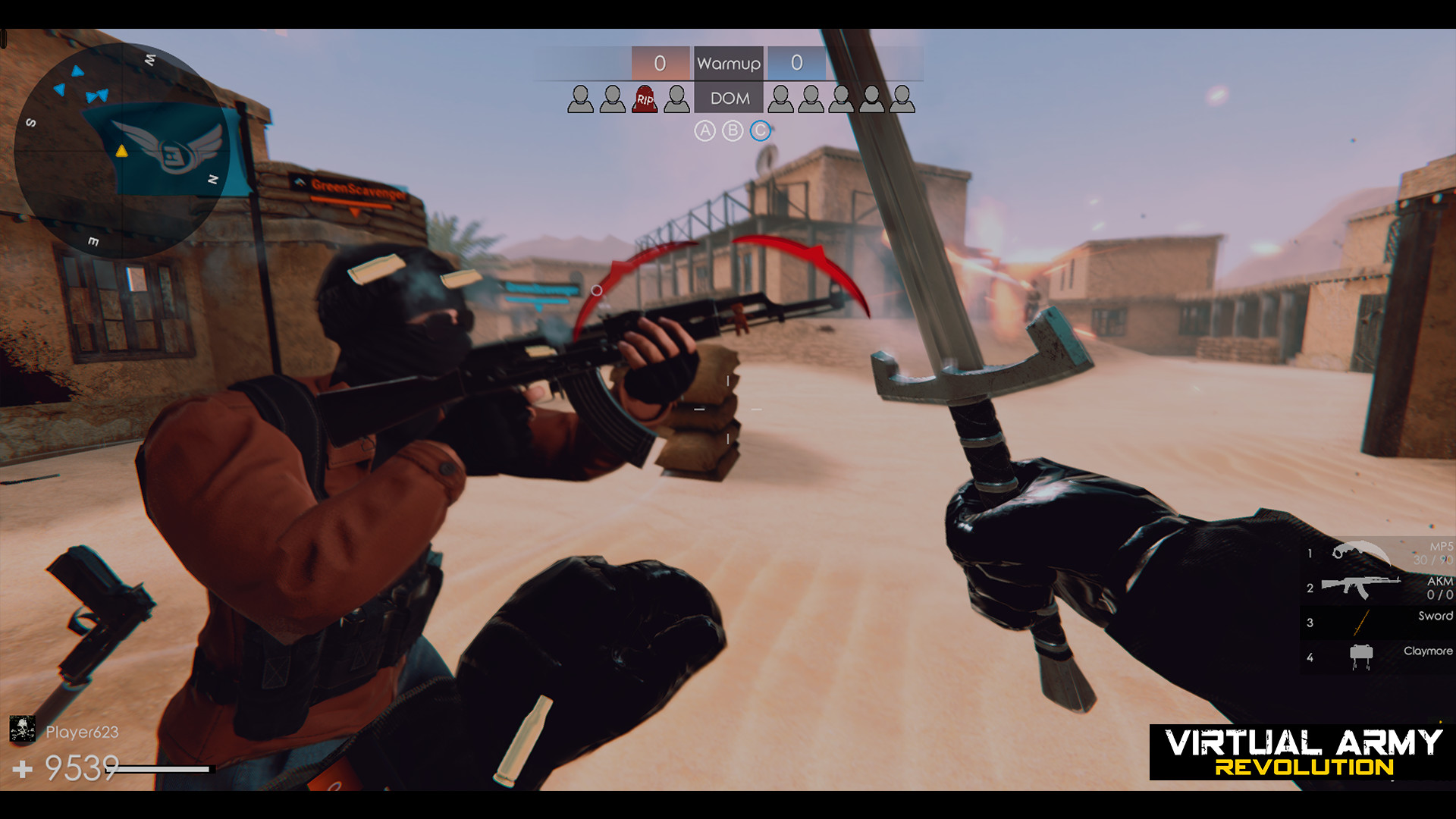This screenshot has width=1456, height=819.
Task: Click the blue team score of 0
Action: pos(797,64)
